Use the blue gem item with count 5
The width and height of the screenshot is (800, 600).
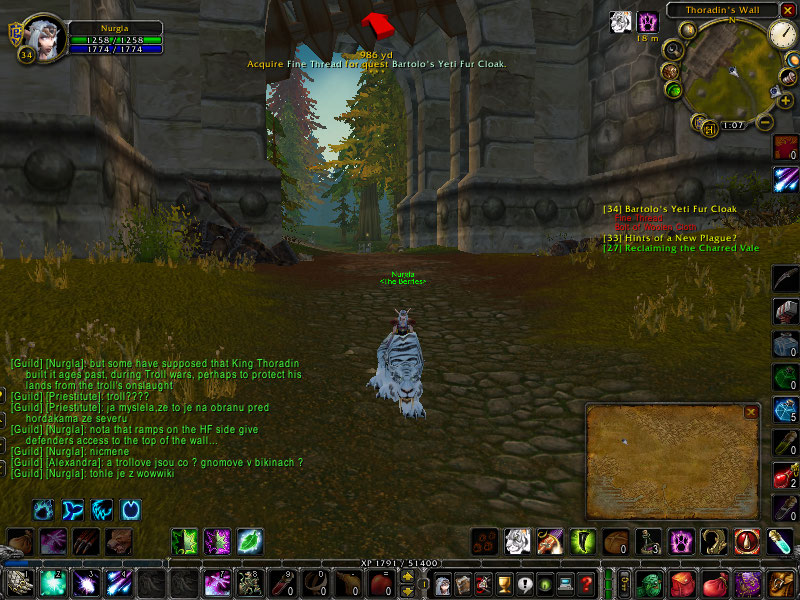(786, 410)
